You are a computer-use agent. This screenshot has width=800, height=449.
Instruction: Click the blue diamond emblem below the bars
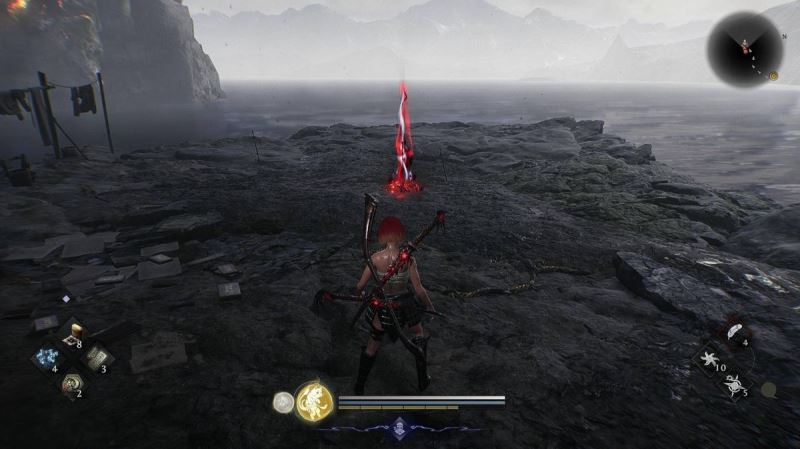pos(399,426)
